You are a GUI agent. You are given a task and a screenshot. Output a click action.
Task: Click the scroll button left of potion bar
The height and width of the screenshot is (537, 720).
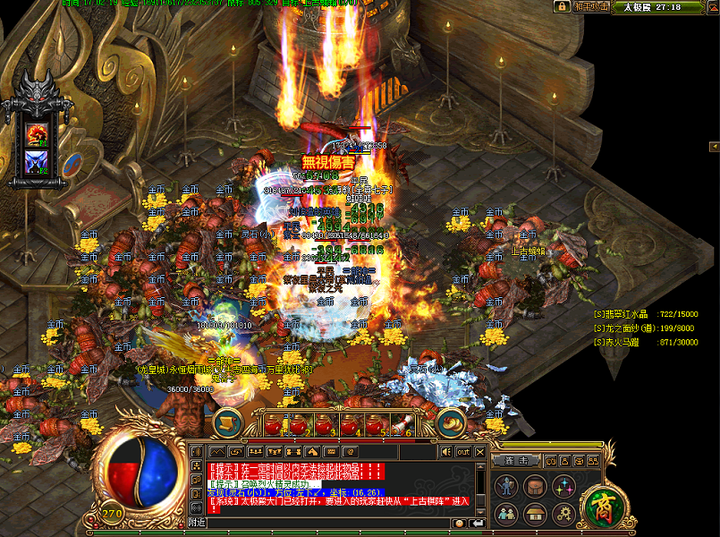point(227,423)
